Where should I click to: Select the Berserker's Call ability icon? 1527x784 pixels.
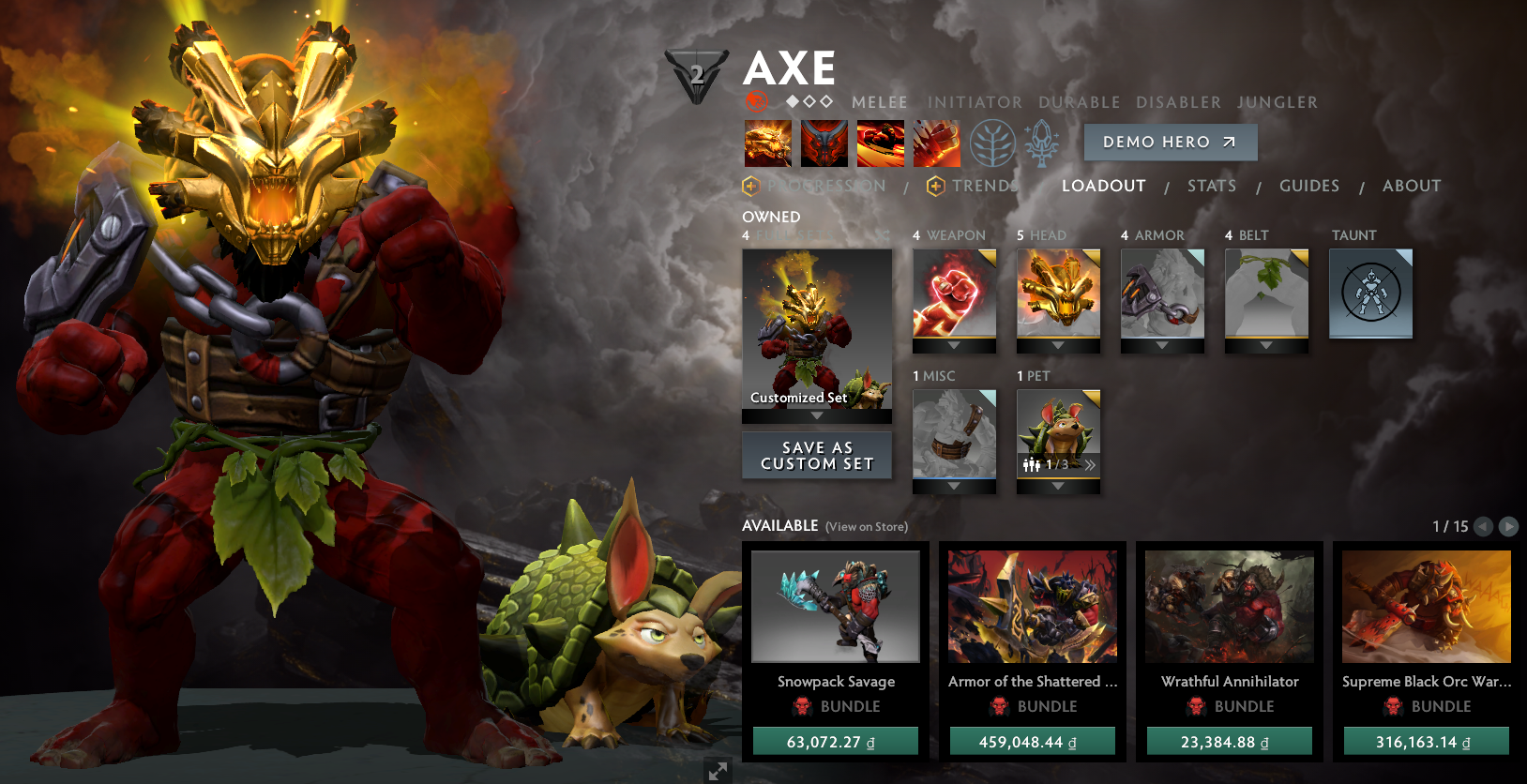click(x=767, y=143)
